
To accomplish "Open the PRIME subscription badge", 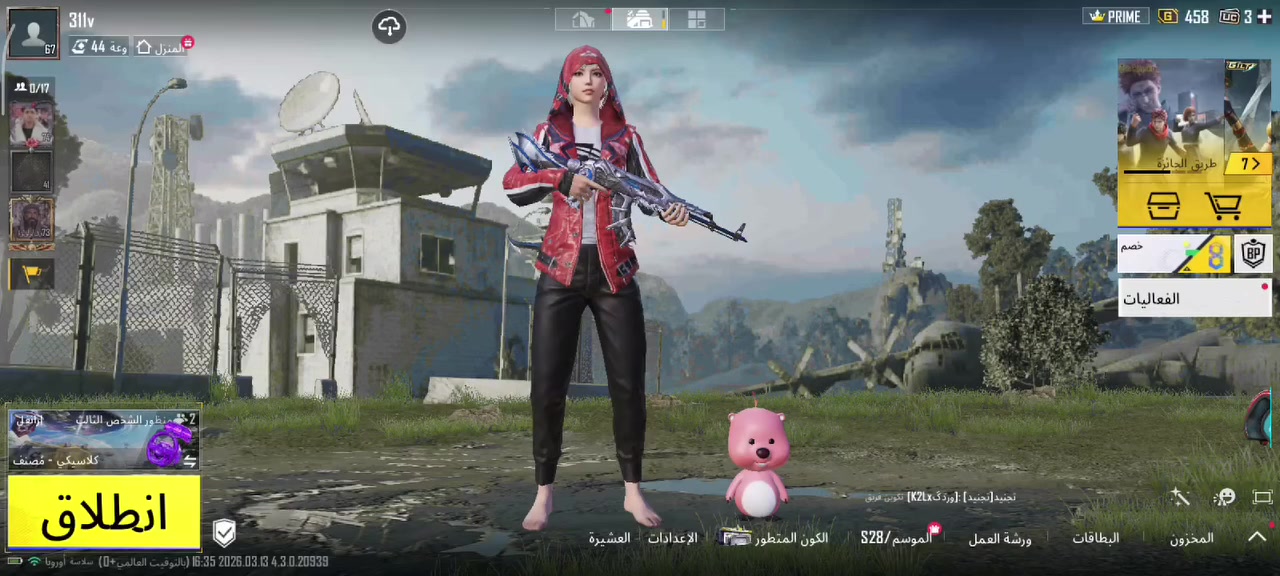I will click(1115, 17).
